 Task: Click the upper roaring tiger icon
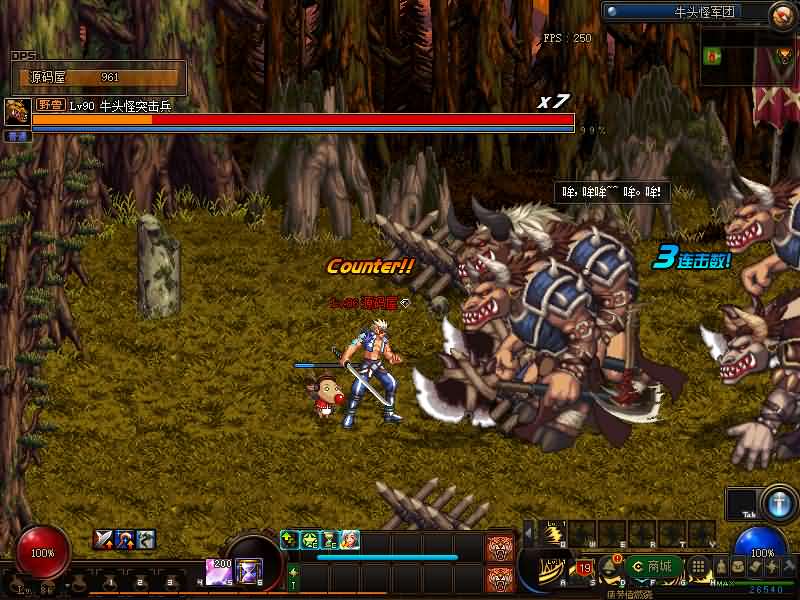(499, 547)
